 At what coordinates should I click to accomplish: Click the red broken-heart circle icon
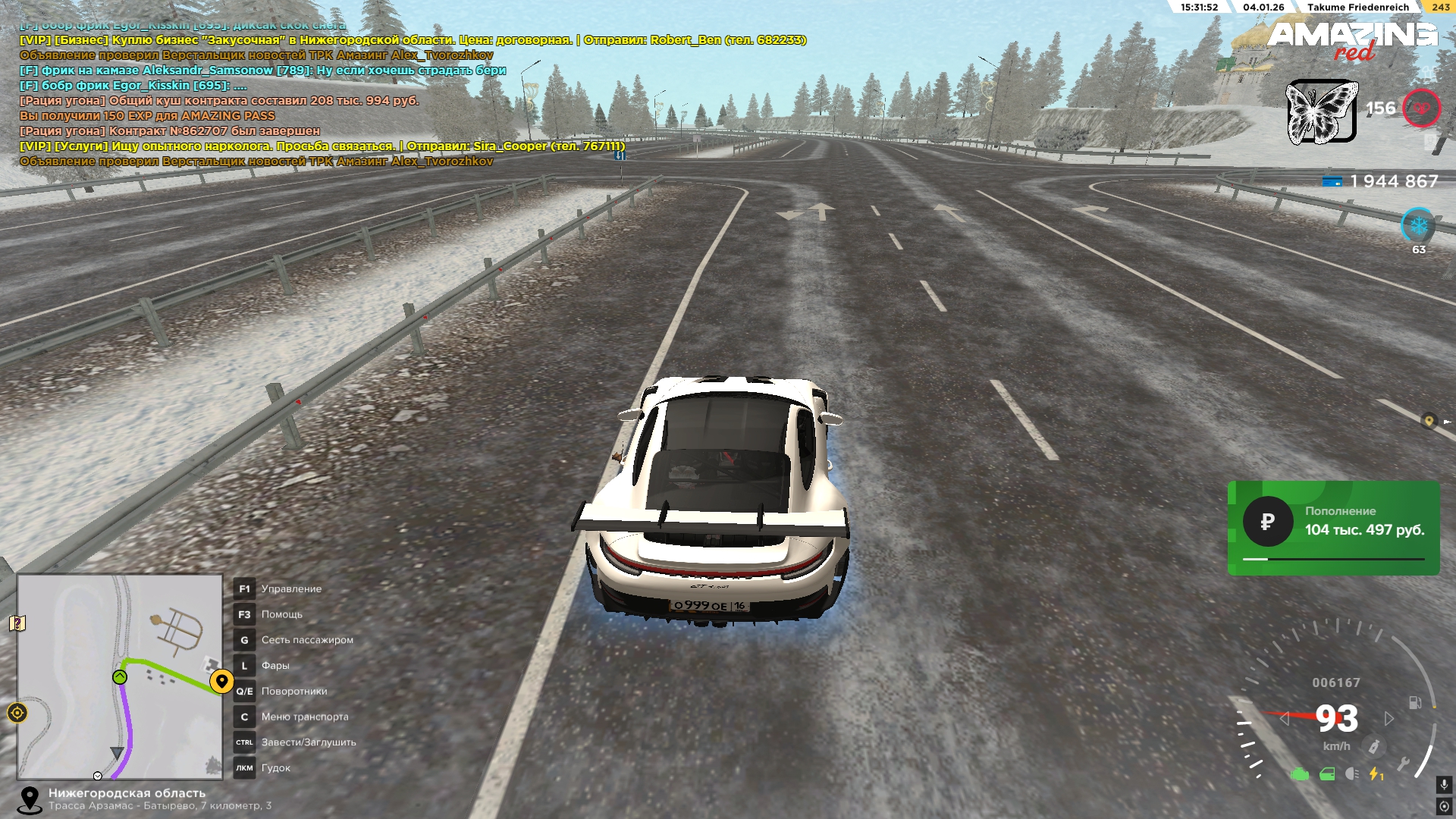tap(1421, 108)
